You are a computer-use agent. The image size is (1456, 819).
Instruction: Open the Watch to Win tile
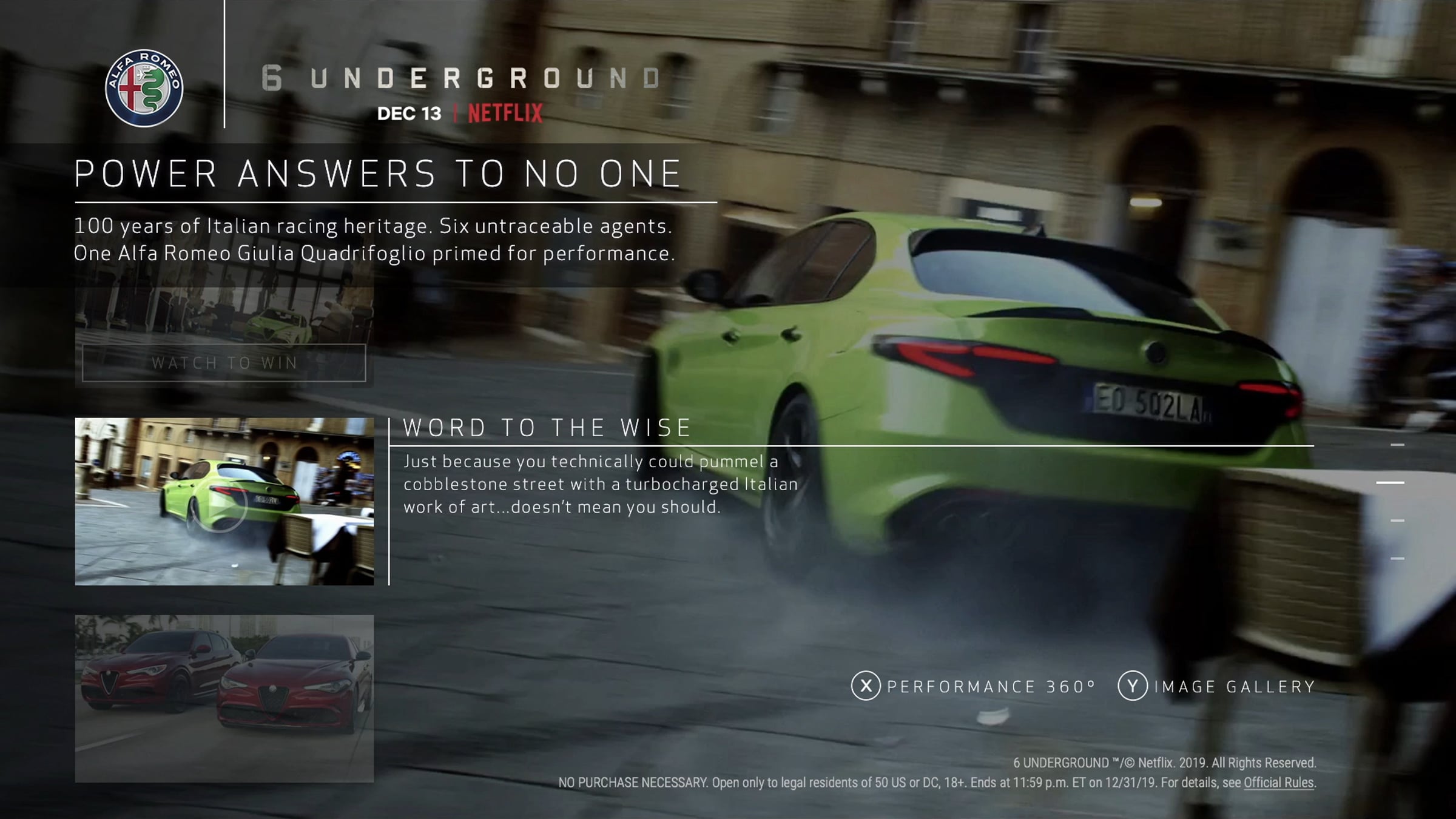point(224,362)
